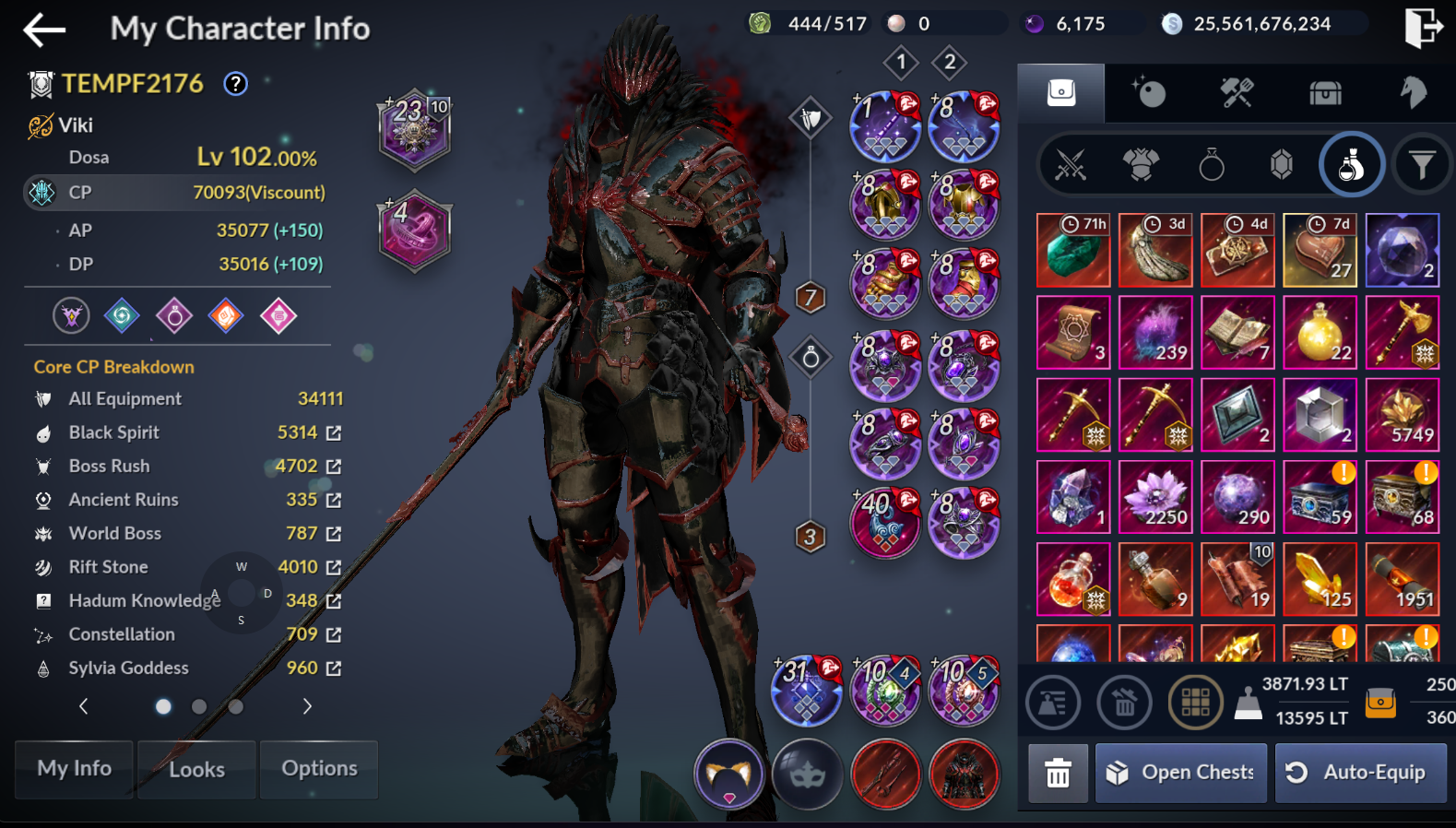Screen dimensions: 1456x828
Task: Open the Options tab
Action: tap(319, 769)
